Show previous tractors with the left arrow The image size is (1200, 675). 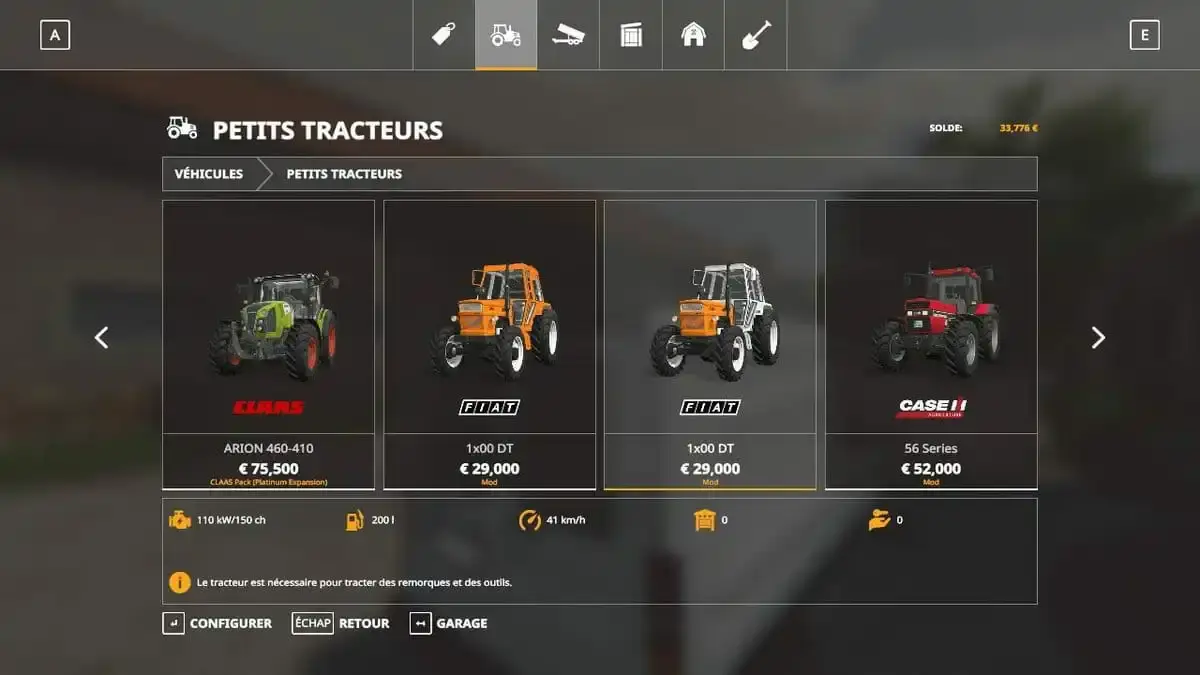point(101,338)
